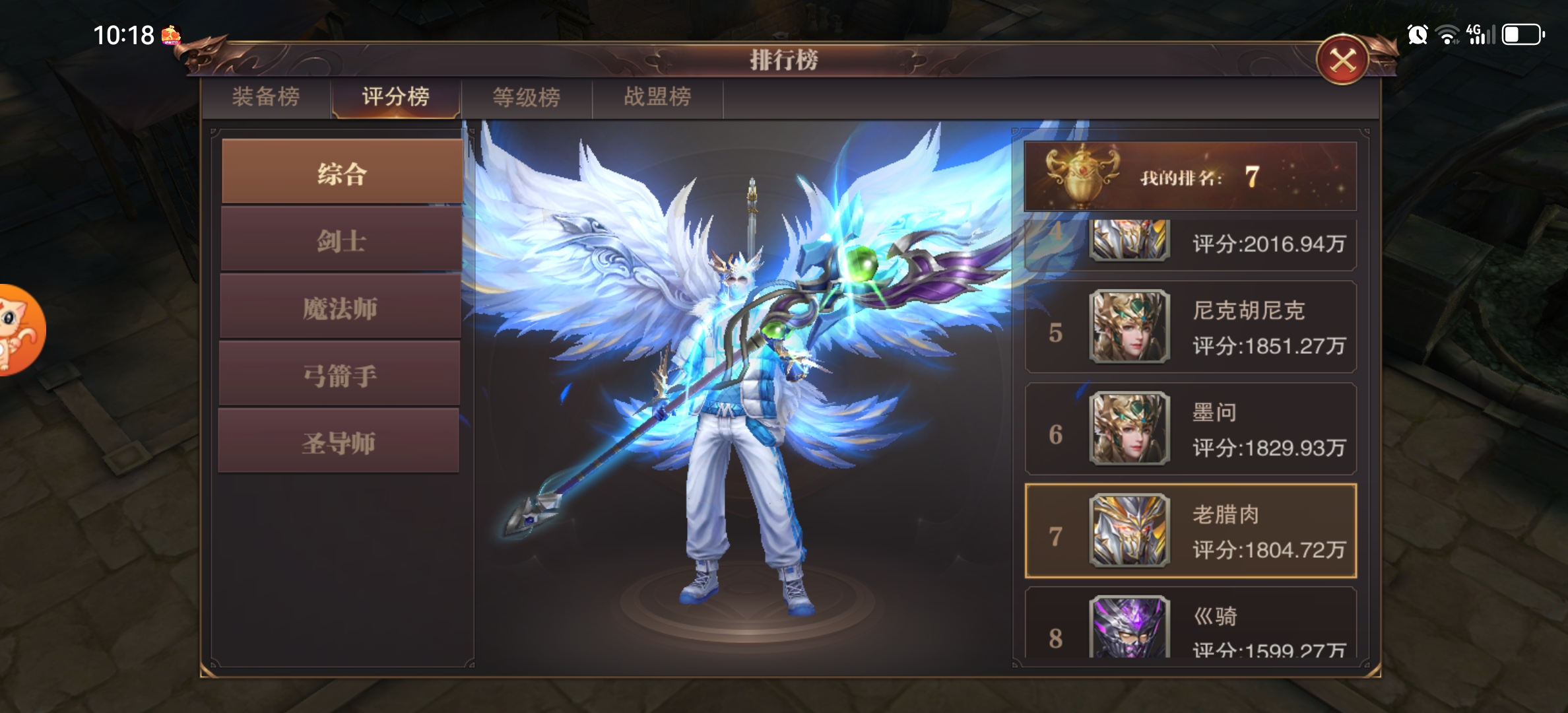Select the 评分榜 tab

(396, 97)
